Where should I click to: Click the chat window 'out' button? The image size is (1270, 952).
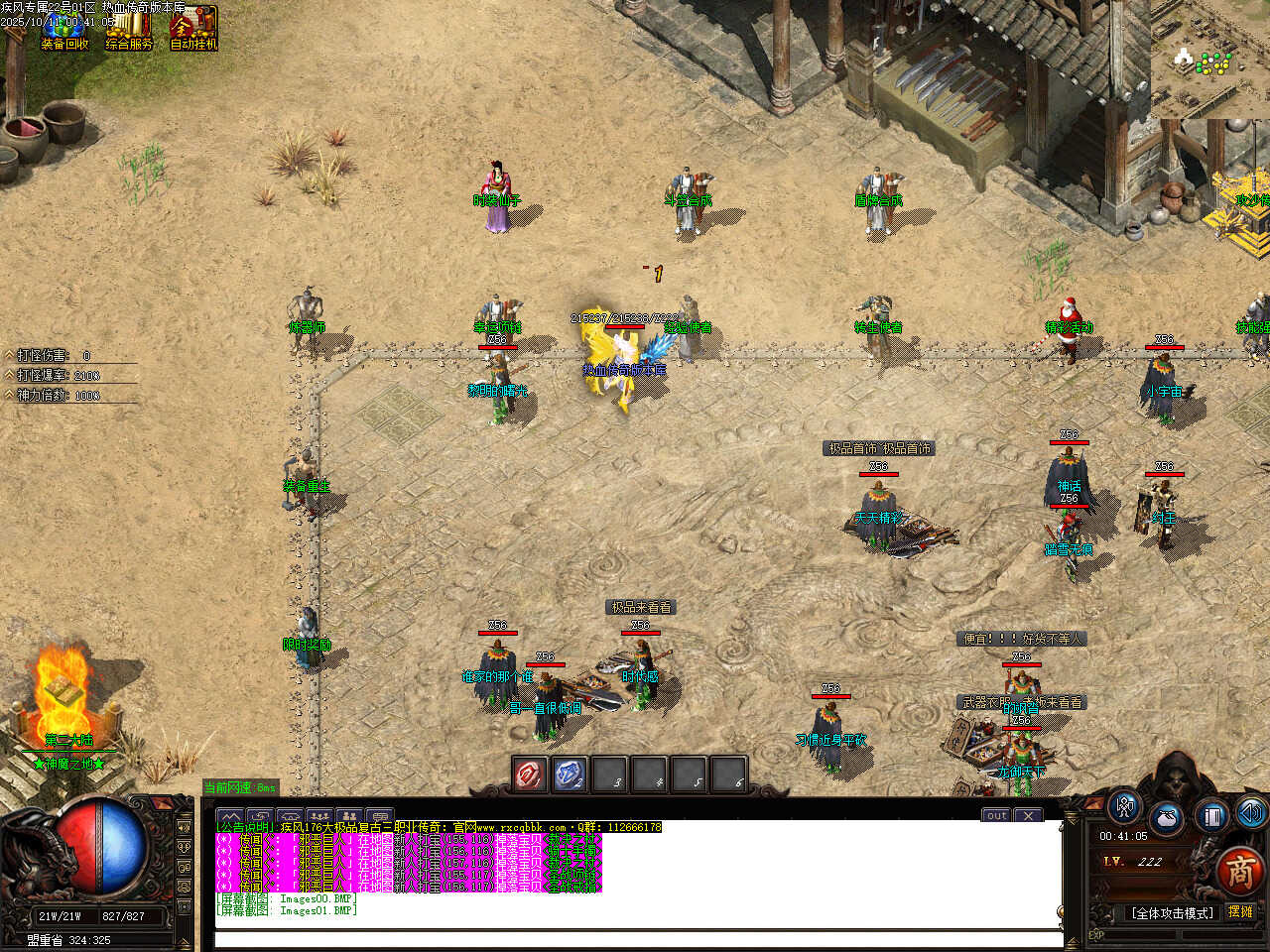(996, 815)
